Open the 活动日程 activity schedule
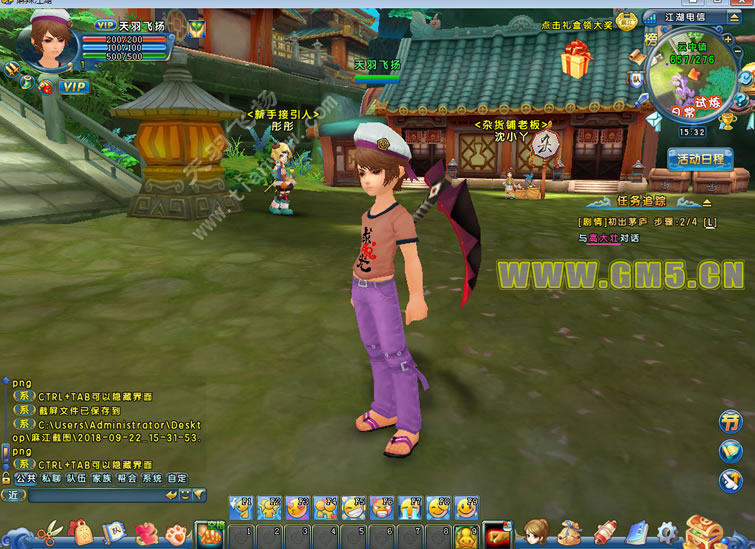755x549 pixels. [700, 159]
